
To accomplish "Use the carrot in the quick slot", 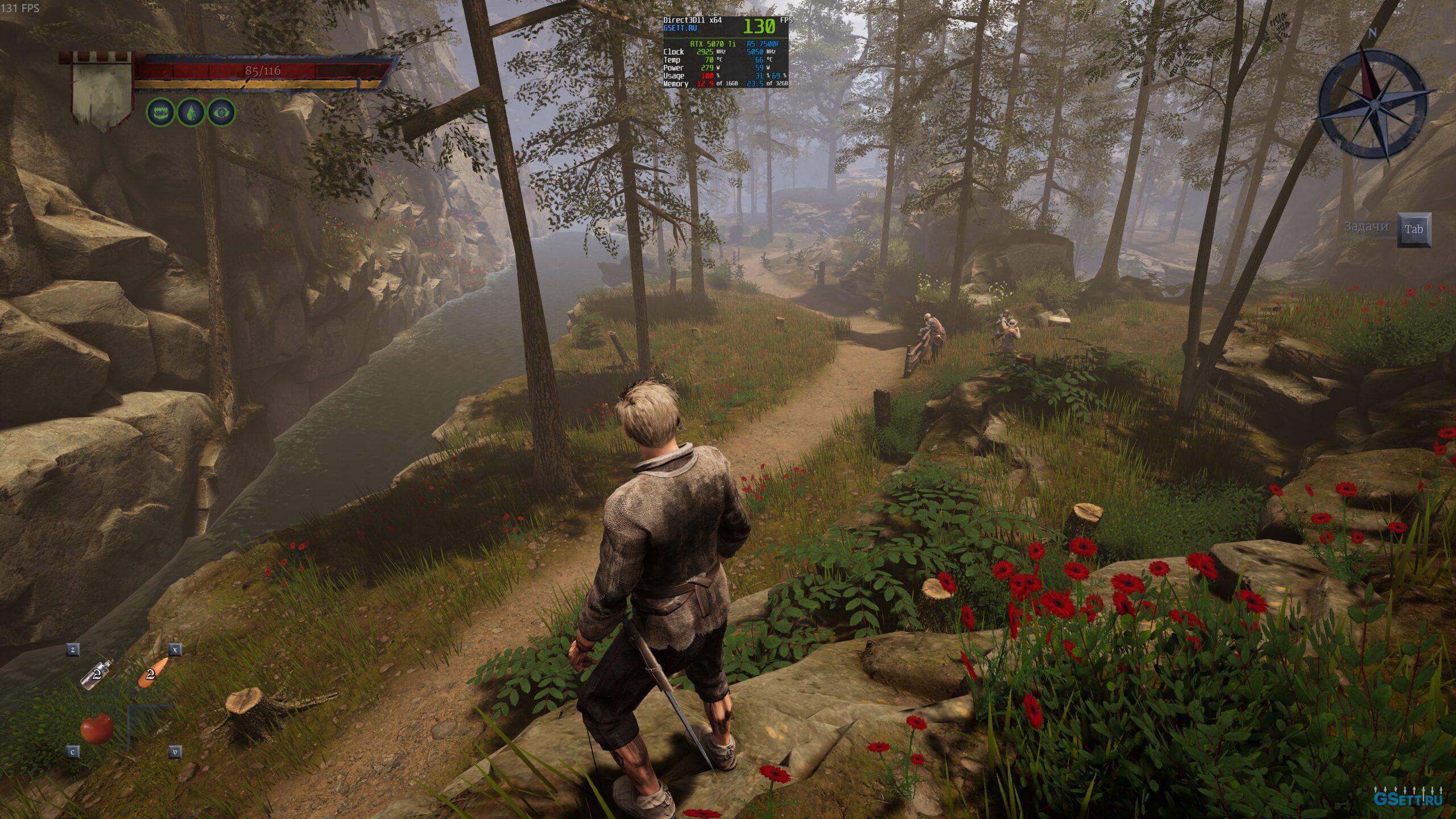I will click(x=152, y=672).
